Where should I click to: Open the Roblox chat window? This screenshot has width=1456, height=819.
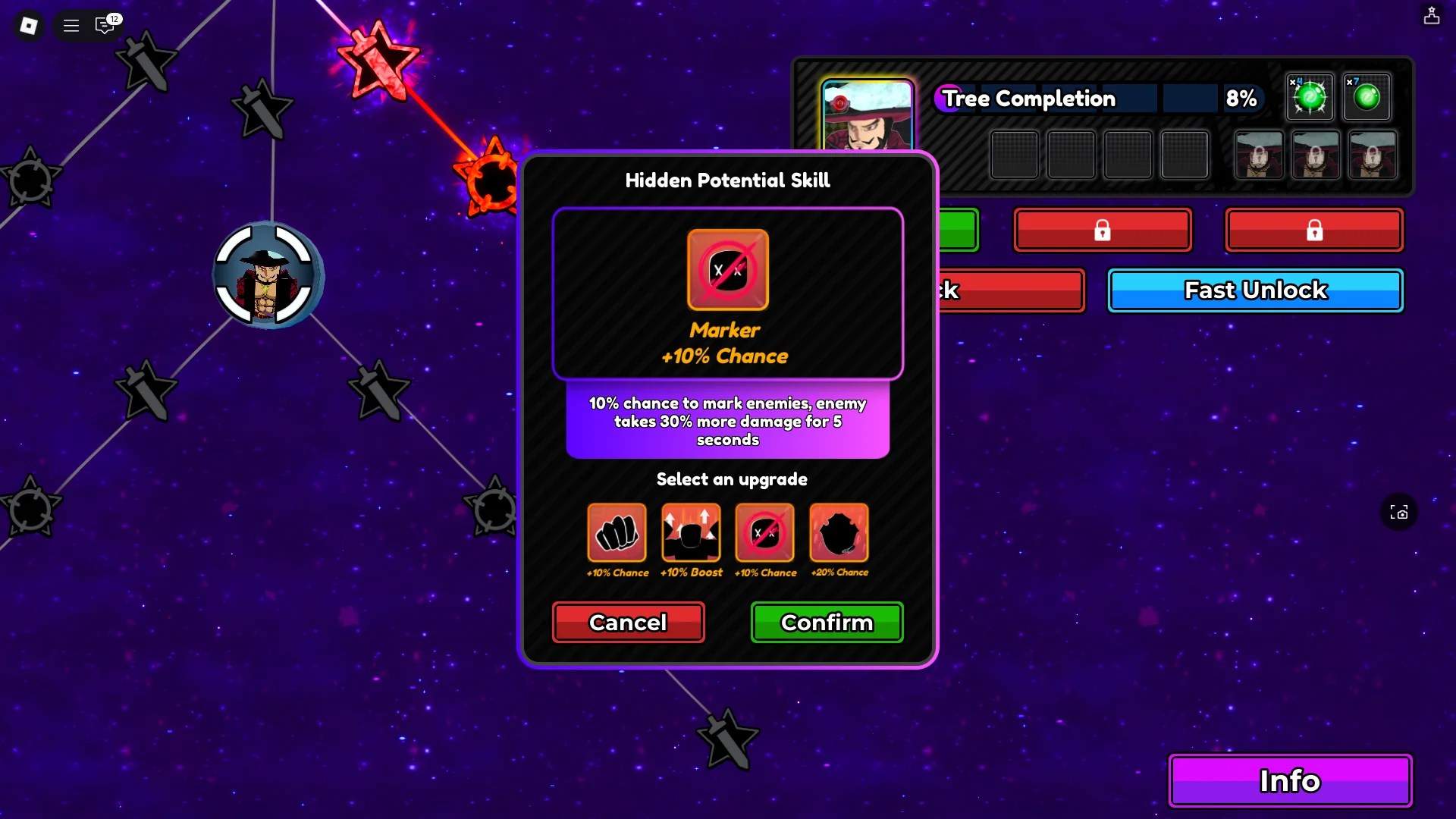coord(105,26)
